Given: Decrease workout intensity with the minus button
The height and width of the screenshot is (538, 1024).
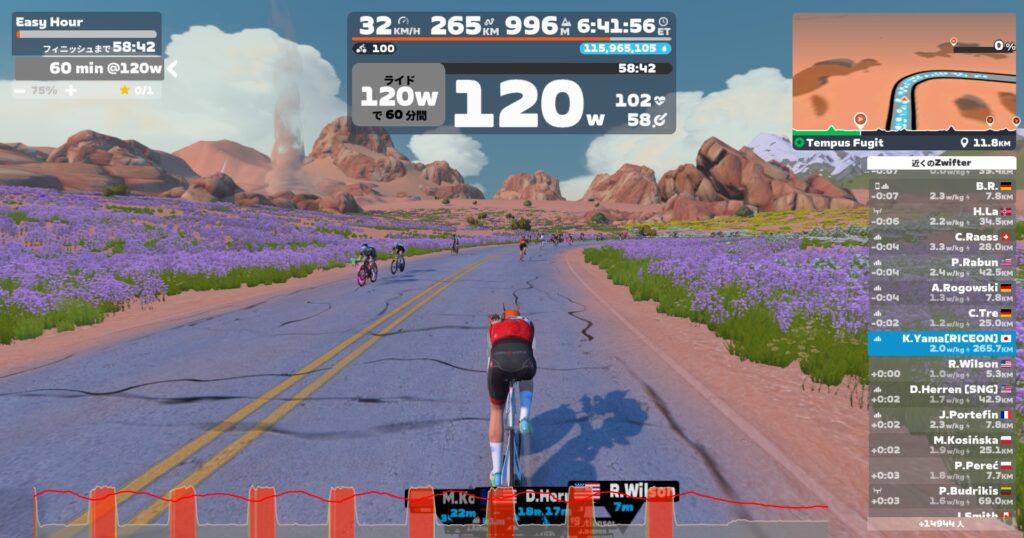Looking at the screenshot, I should coord(20,90).
